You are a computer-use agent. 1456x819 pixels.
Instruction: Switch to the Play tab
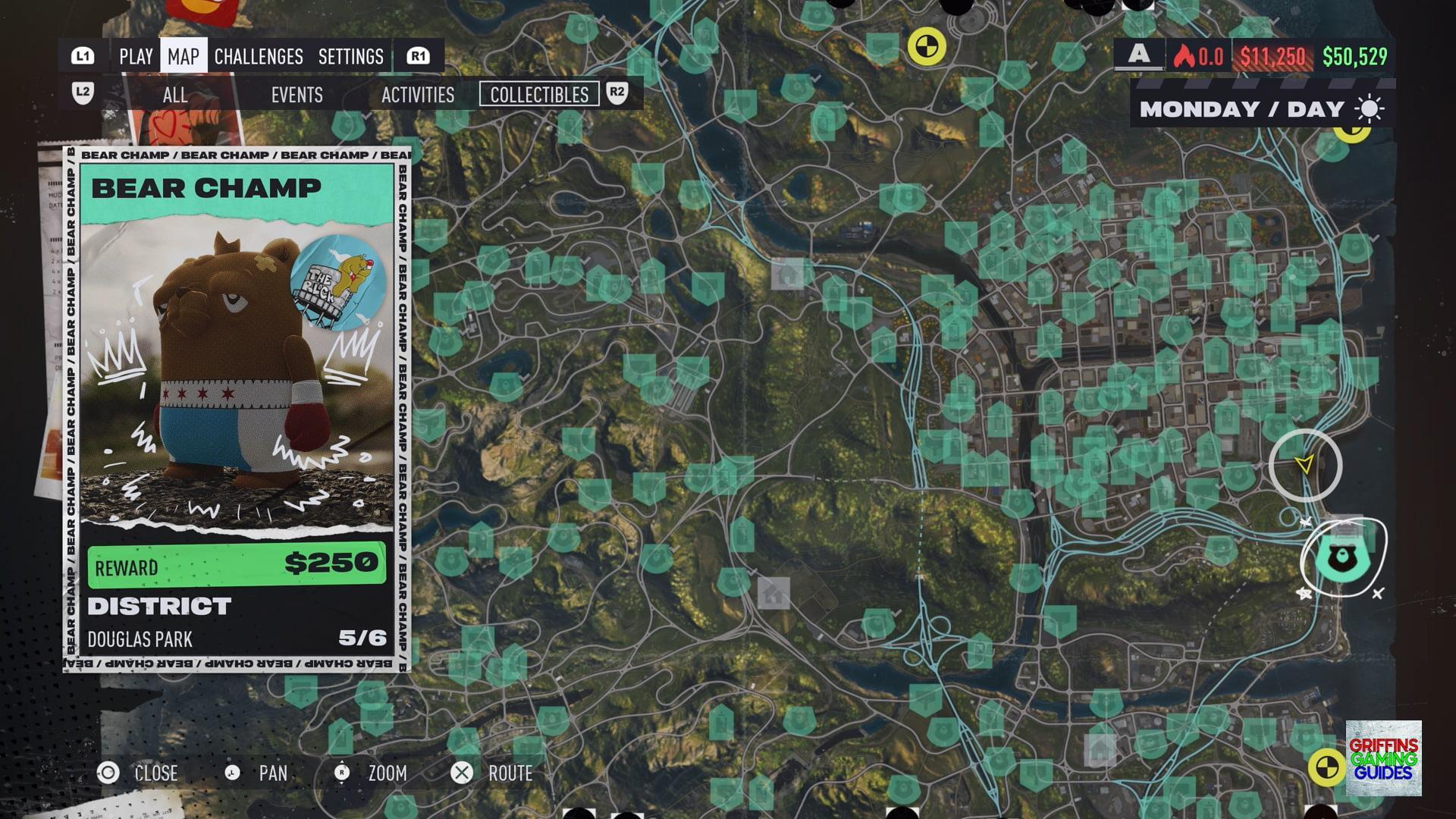136,57
